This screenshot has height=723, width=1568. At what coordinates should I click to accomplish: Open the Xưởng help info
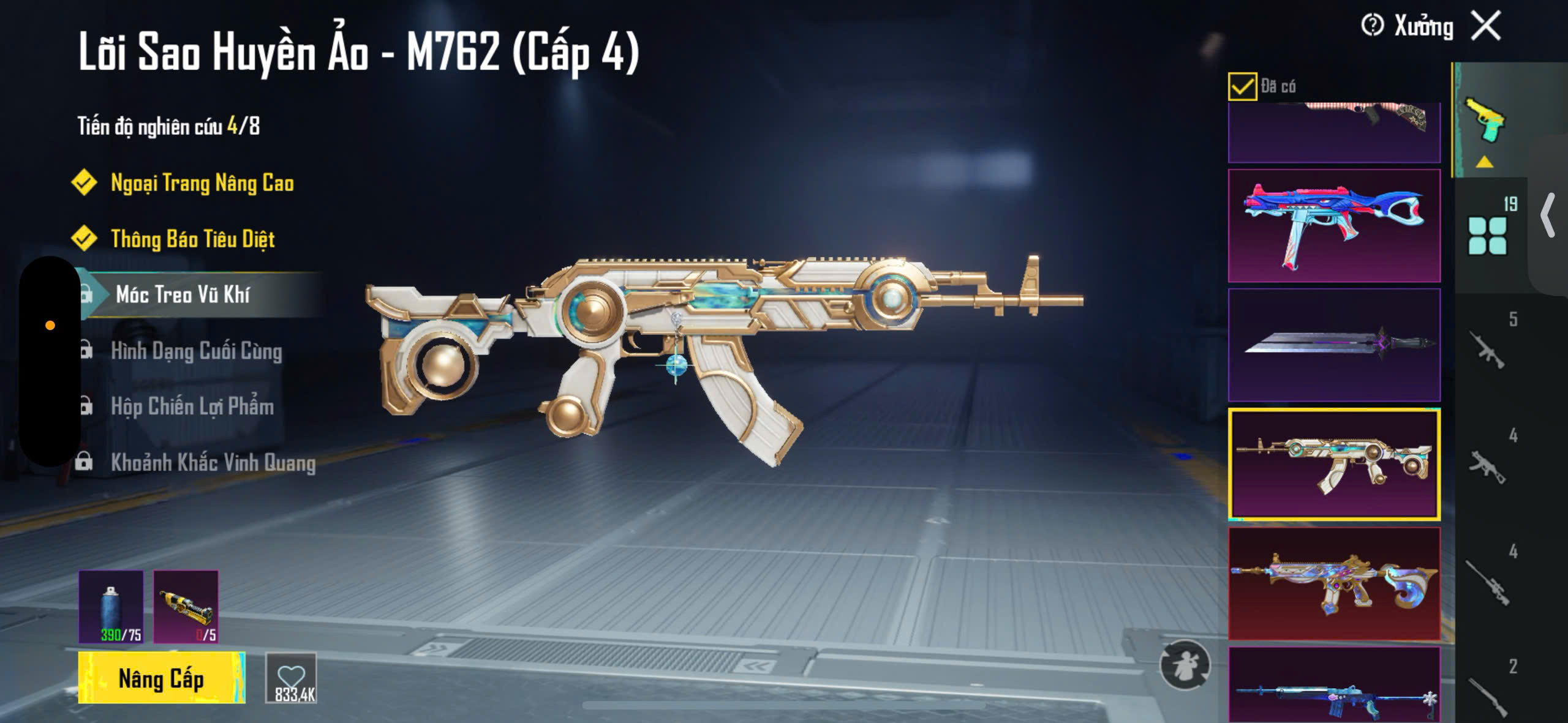[1372, 26]
